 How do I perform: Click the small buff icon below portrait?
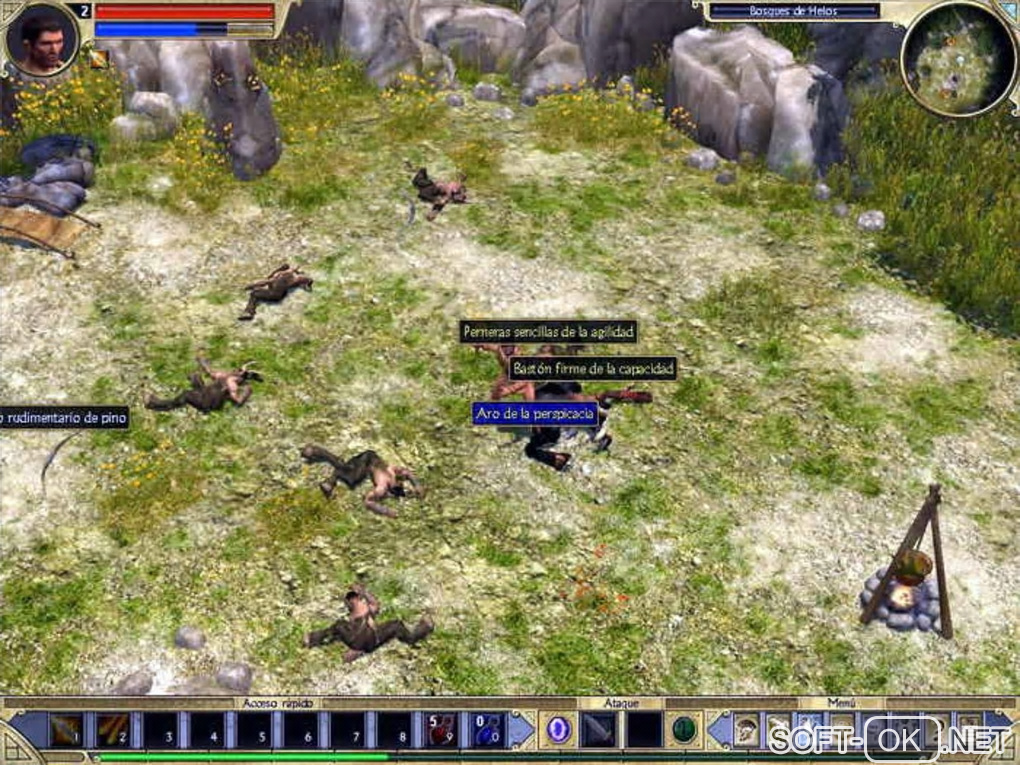tap(98, 59)
